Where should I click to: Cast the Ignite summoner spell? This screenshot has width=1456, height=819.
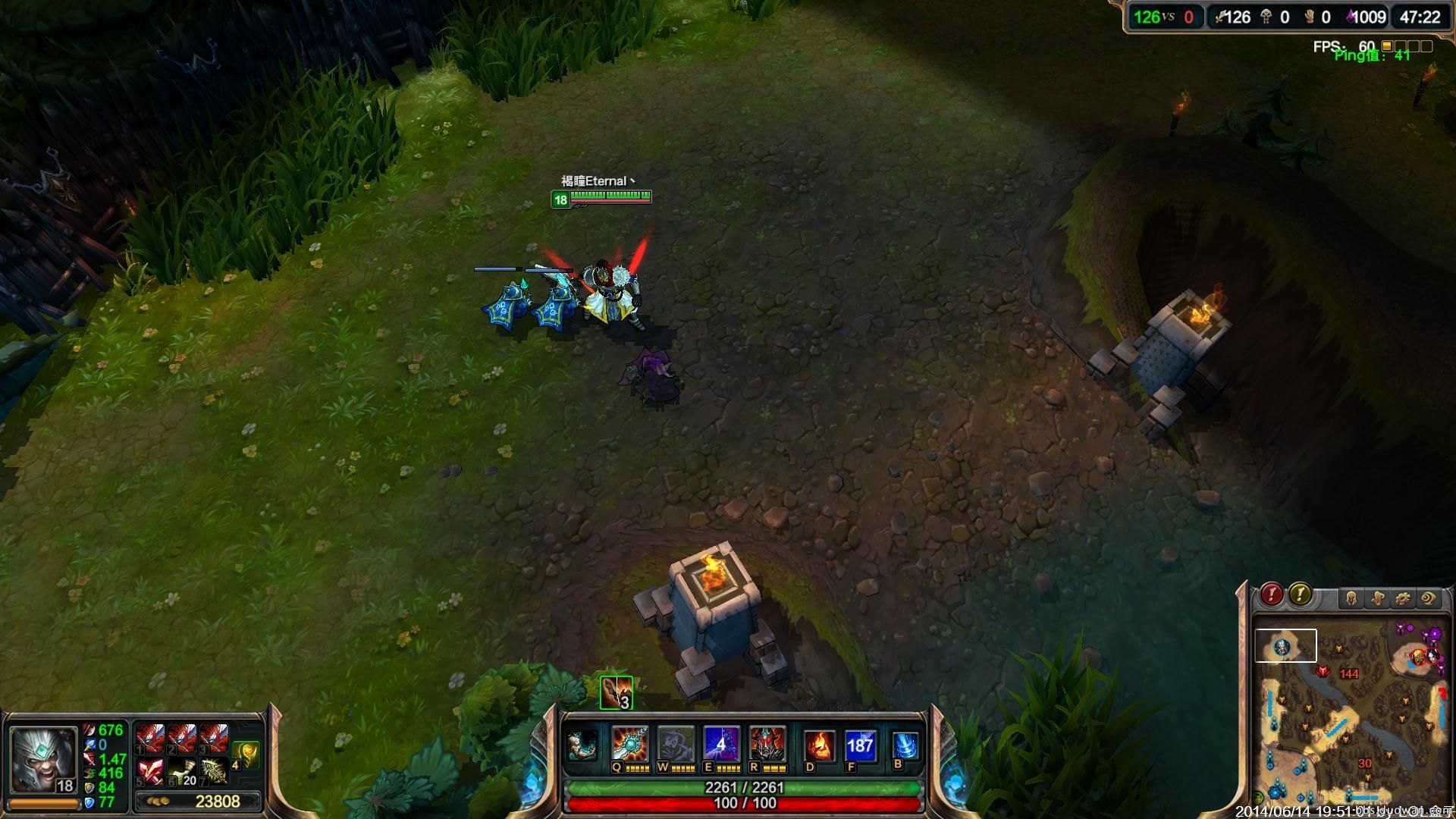coord(819,745)
